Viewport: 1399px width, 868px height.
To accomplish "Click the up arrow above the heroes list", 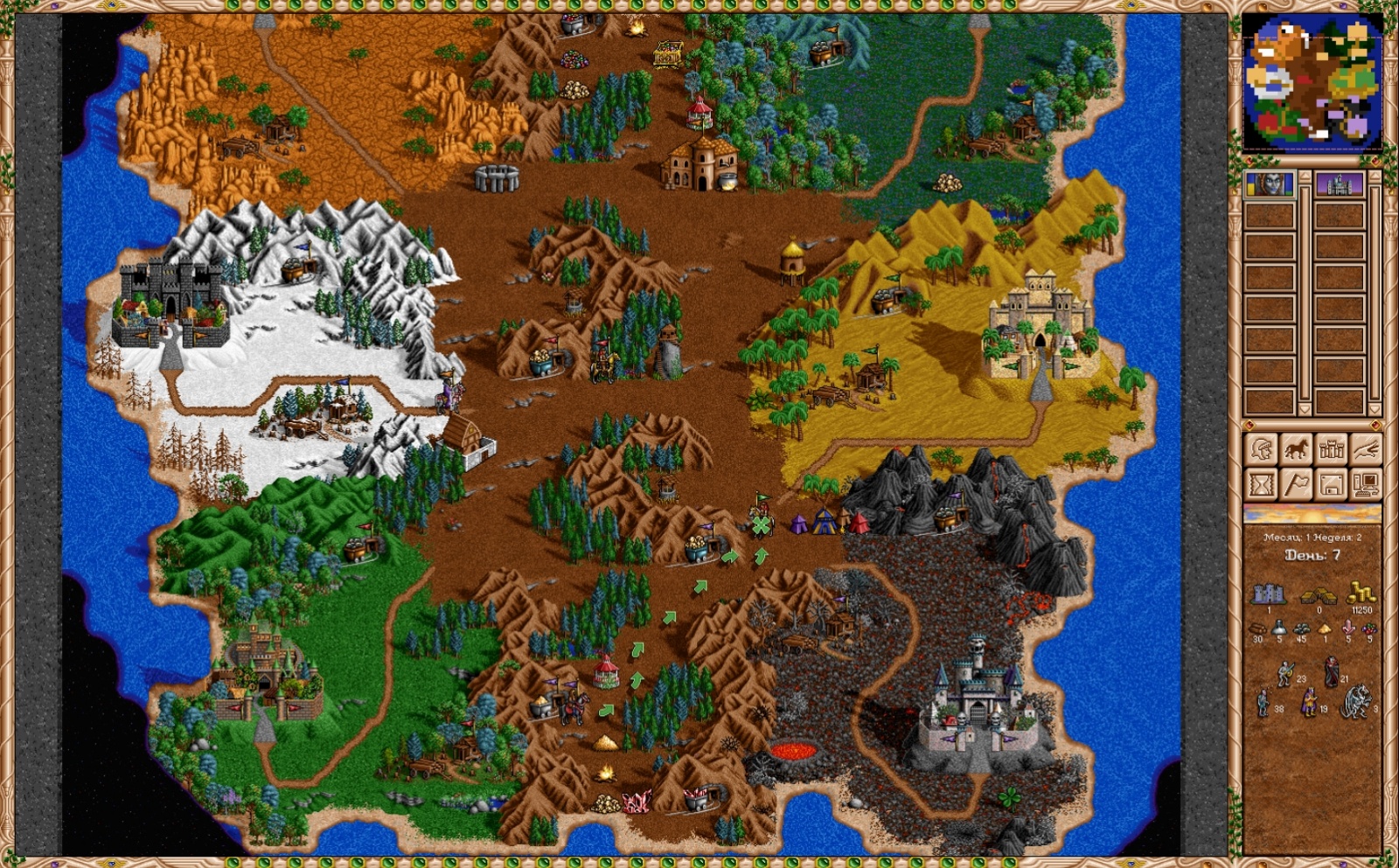I will (1304, 177).
